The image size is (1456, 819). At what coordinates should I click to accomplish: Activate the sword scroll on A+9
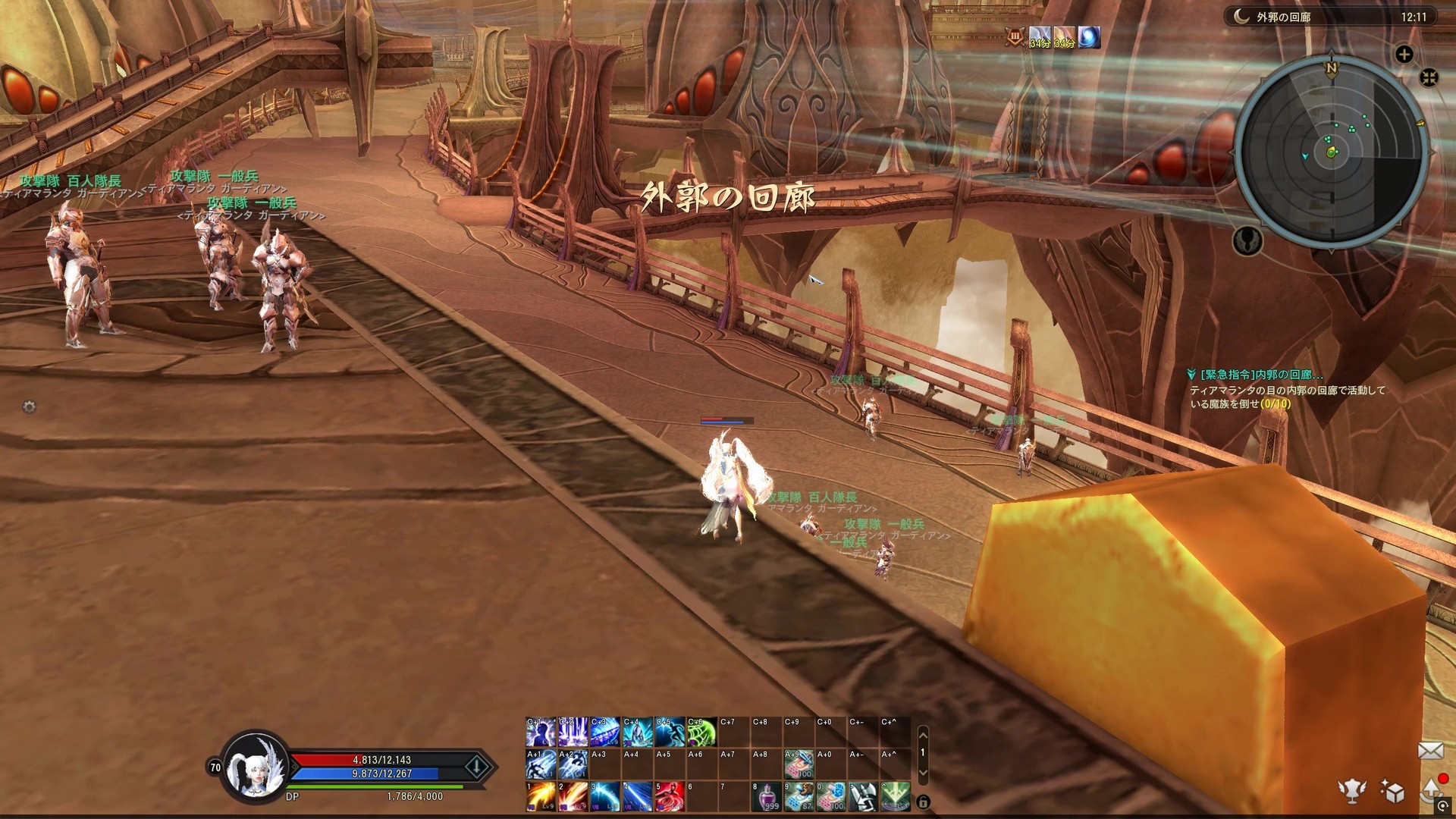(x=799, y=764)
